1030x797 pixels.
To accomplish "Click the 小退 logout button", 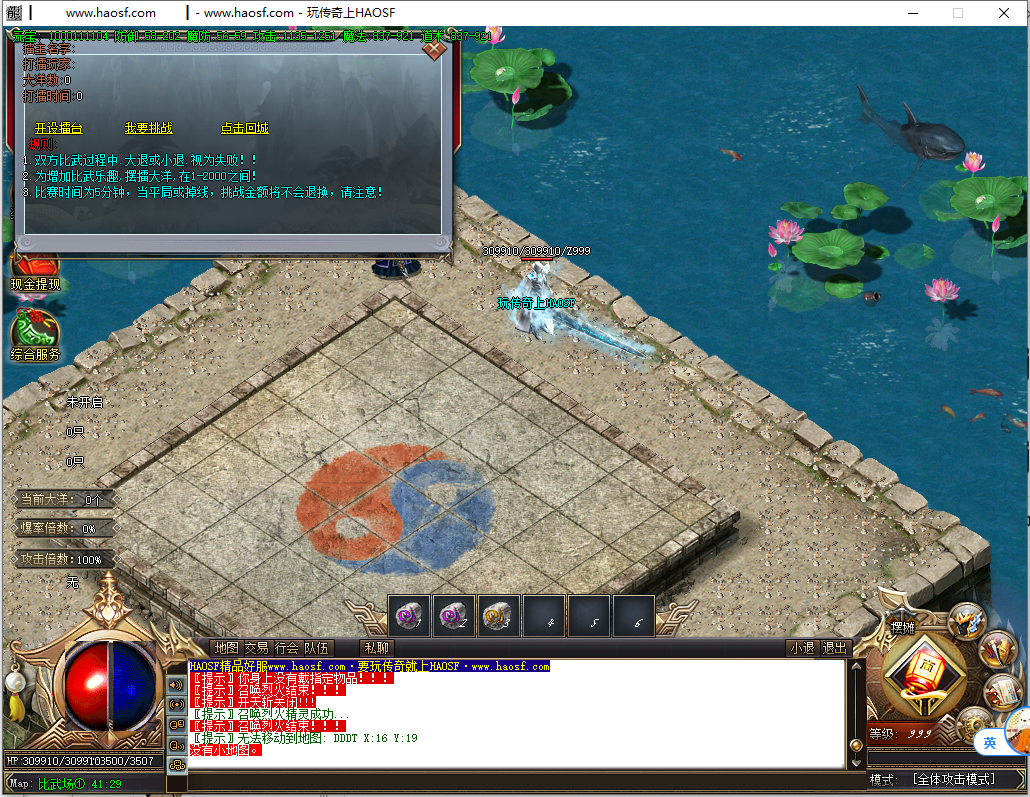I will tap(801, 648).
